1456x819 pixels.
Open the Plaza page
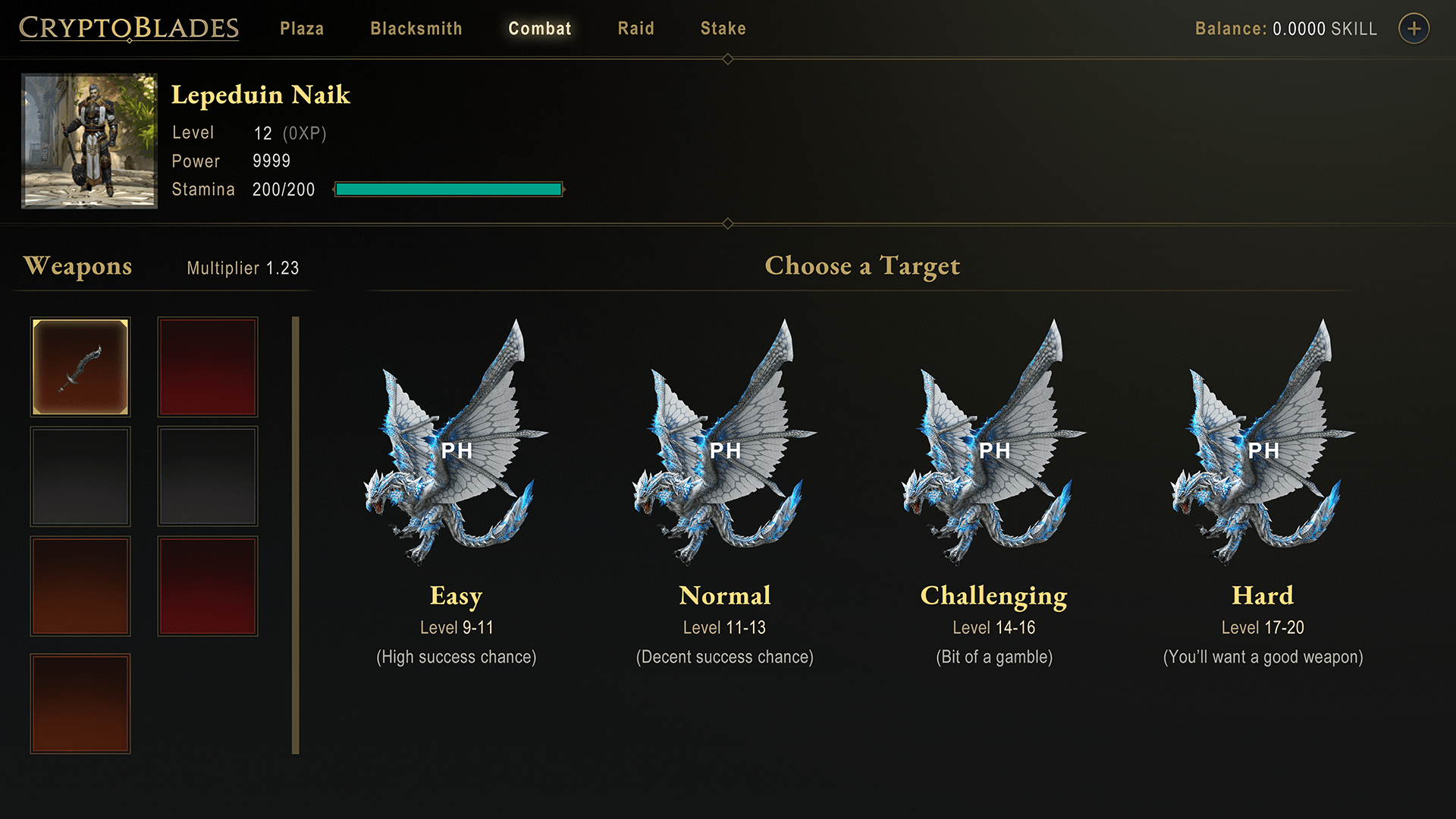coord(302,29)
